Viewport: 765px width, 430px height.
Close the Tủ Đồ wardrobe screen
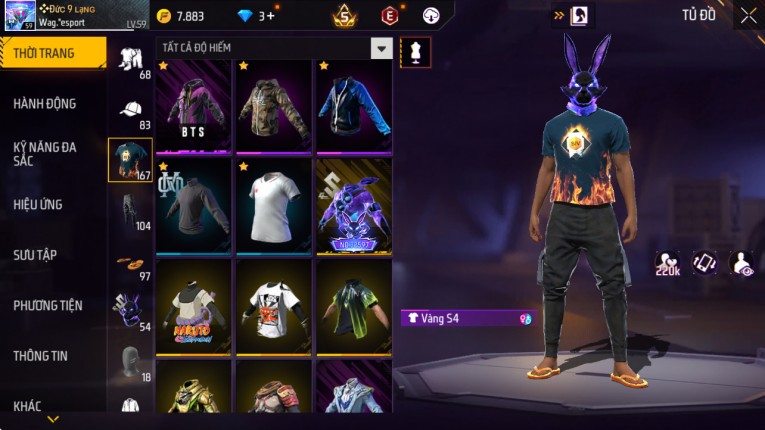(748, 15)
